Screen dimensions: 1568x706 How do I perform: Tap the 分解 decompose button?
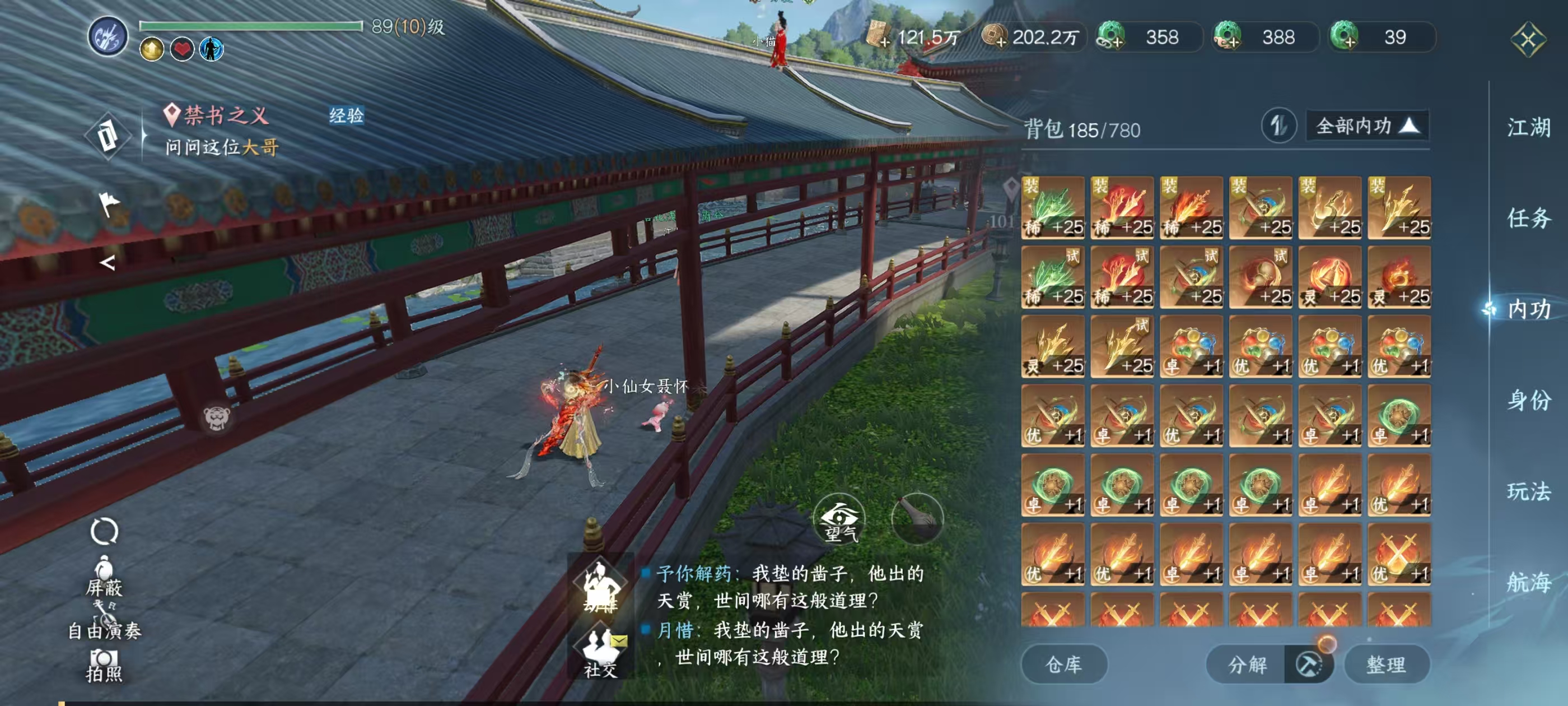(x=1247, y=664)
